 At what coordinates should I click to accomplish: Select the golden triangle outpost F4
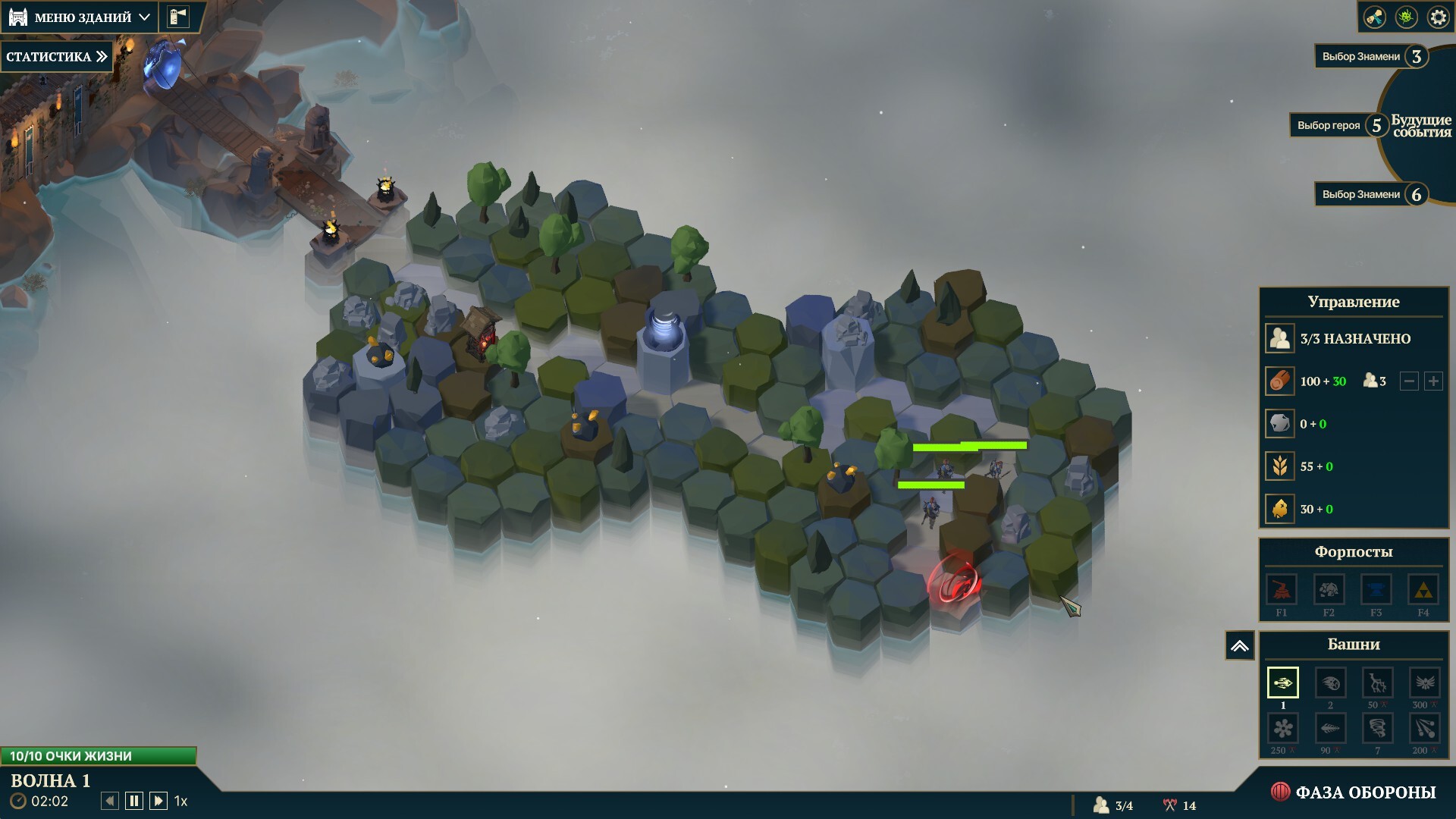click(x=1423, y=591)
